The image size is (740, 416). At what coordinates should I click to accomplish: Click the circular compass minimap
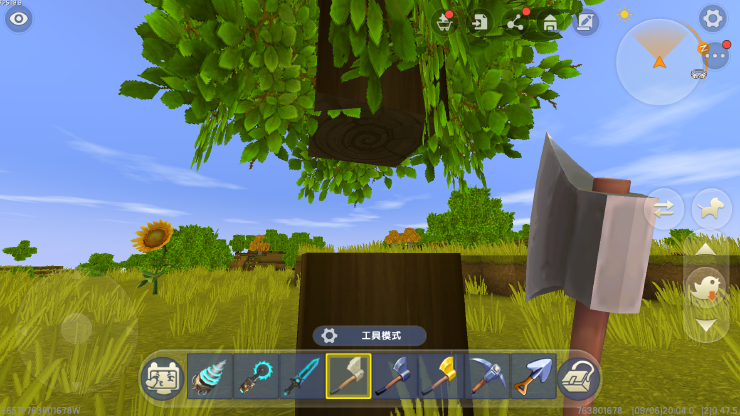tap(659, 62)
